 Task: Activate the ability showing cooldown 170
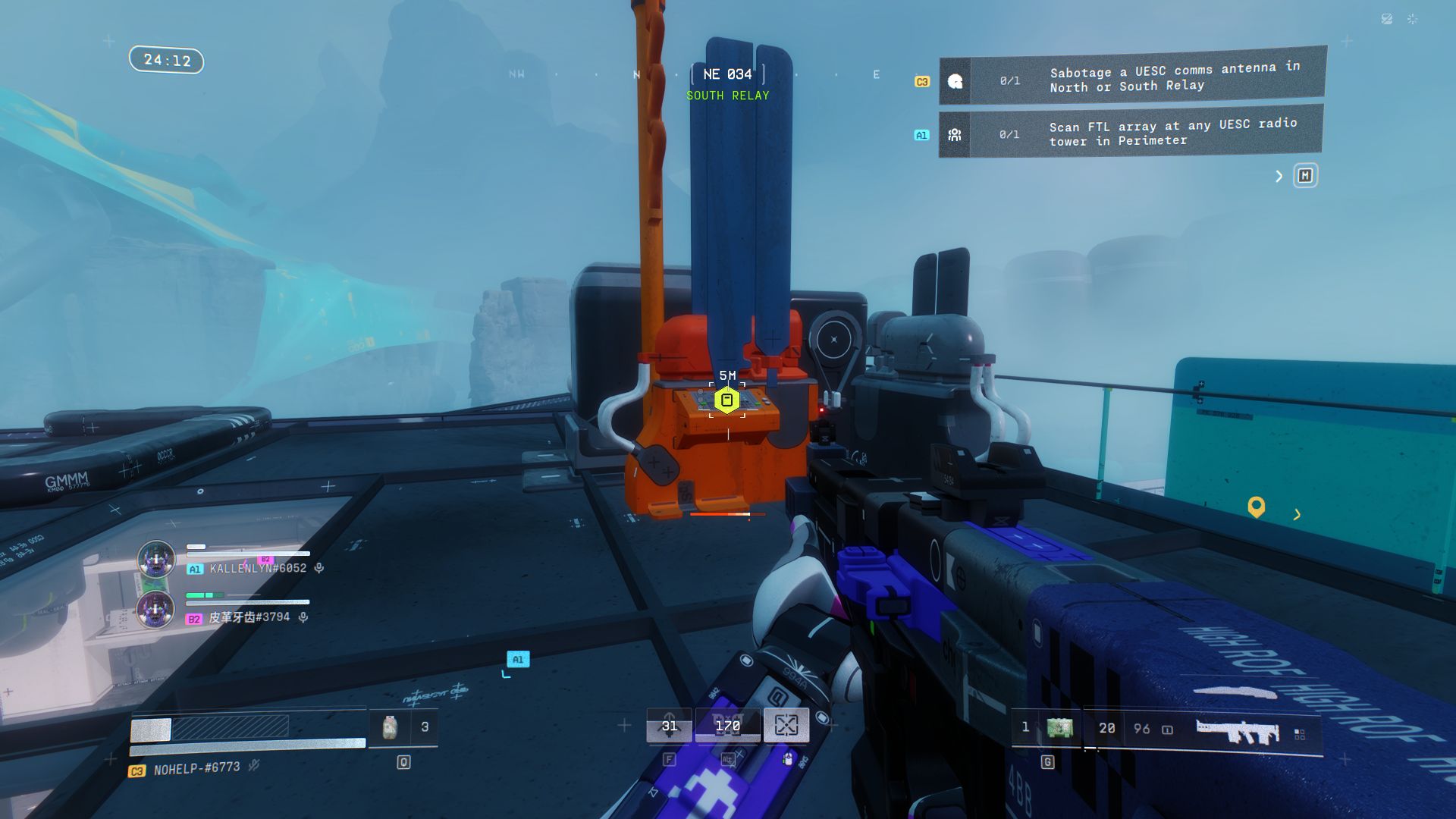coord(727,726)
